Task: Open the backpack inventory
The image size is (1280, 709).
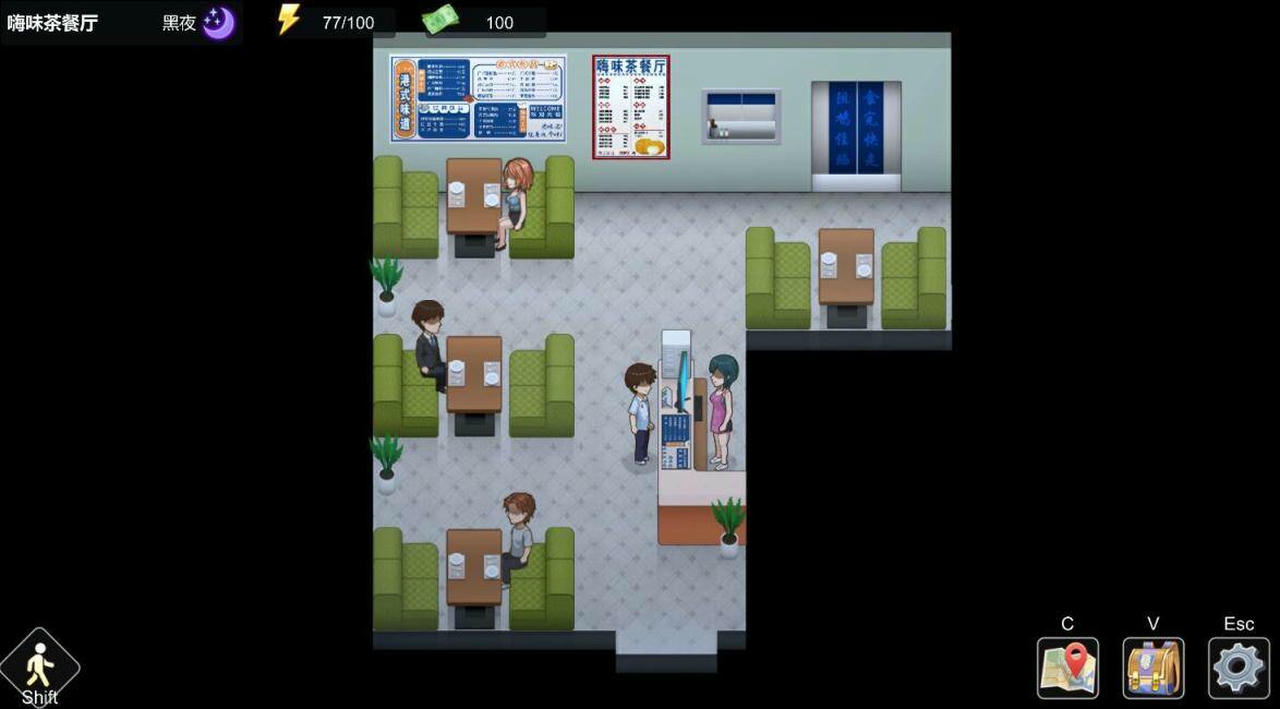Action: 1153,668
